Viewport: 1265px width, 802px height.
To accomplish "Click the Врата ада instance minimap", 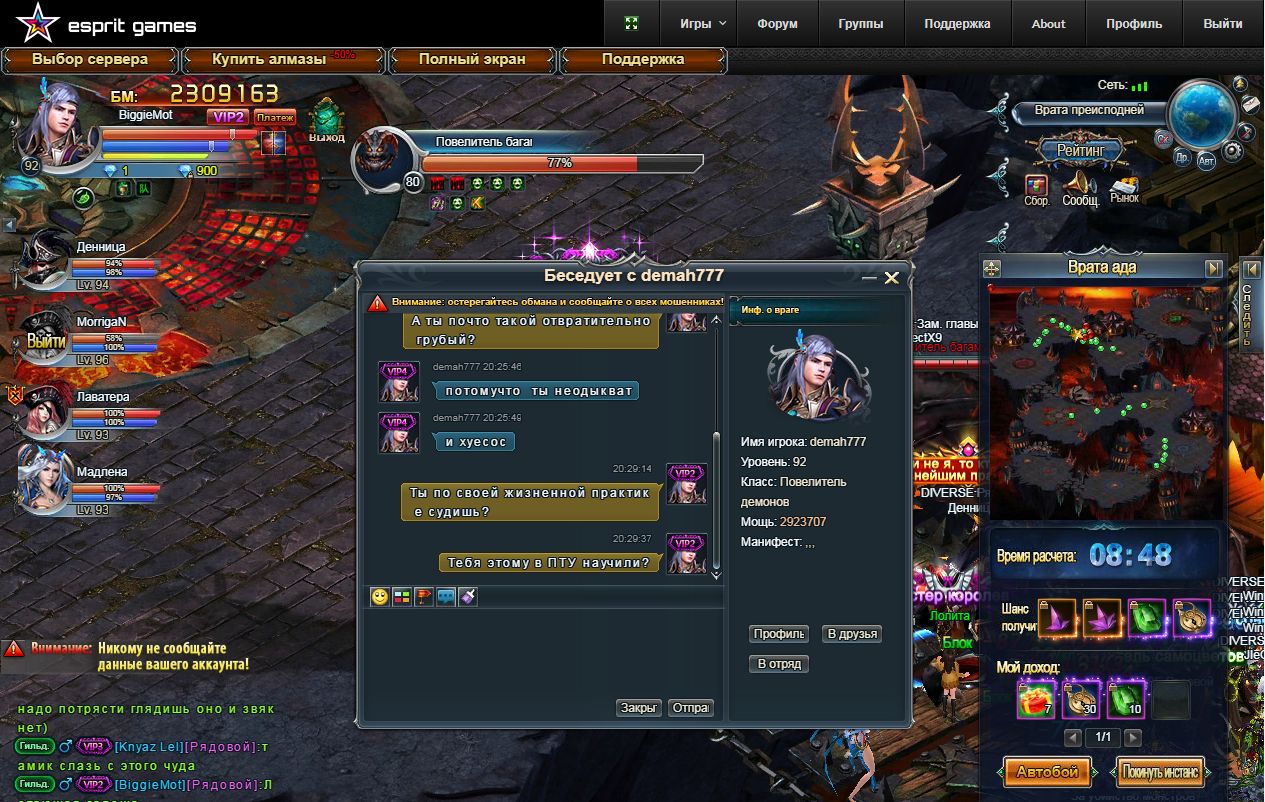I will tap(1101, 402).
